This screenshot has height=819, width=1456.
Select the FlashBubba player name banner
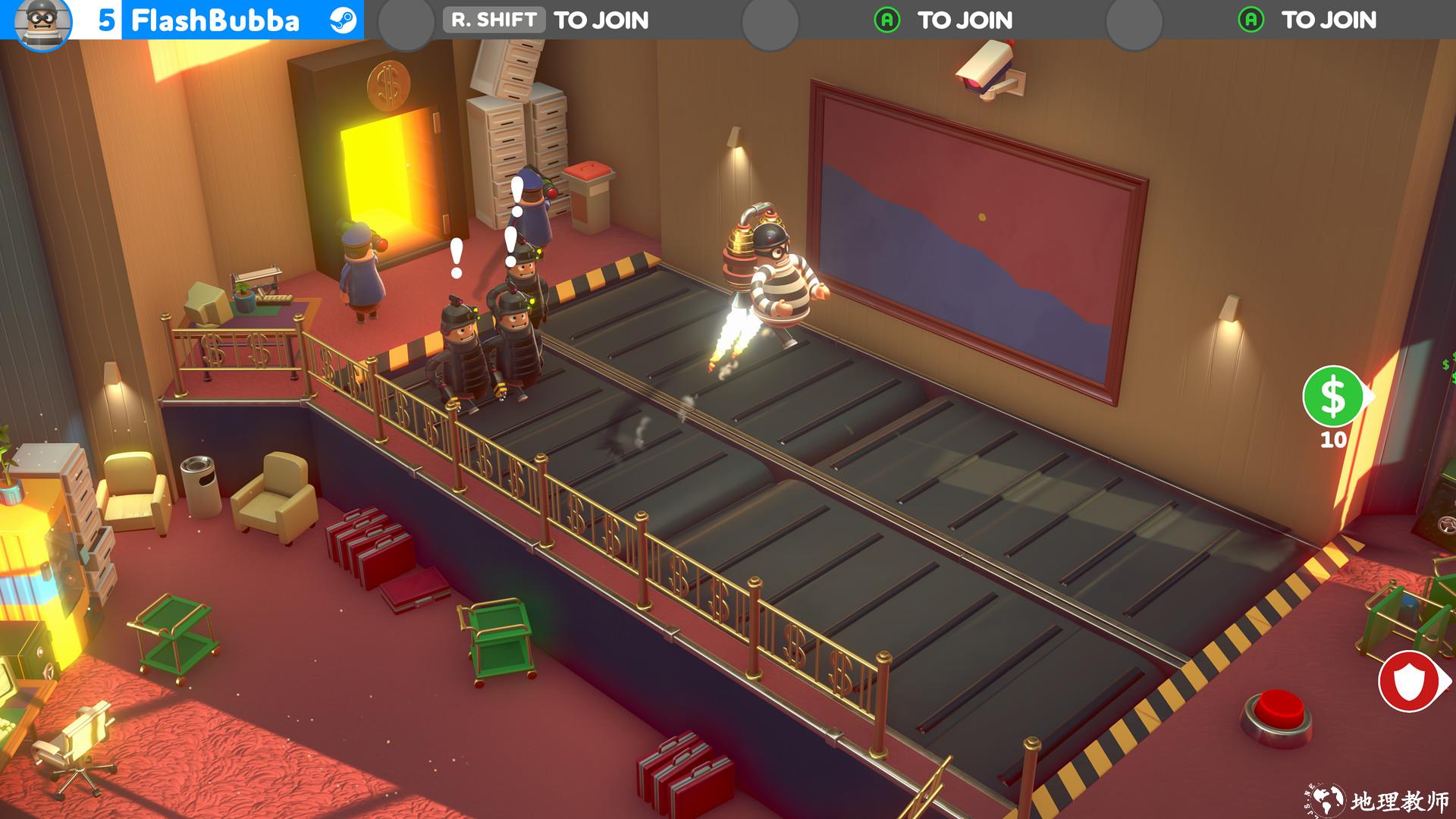click(x=215, y=20)
